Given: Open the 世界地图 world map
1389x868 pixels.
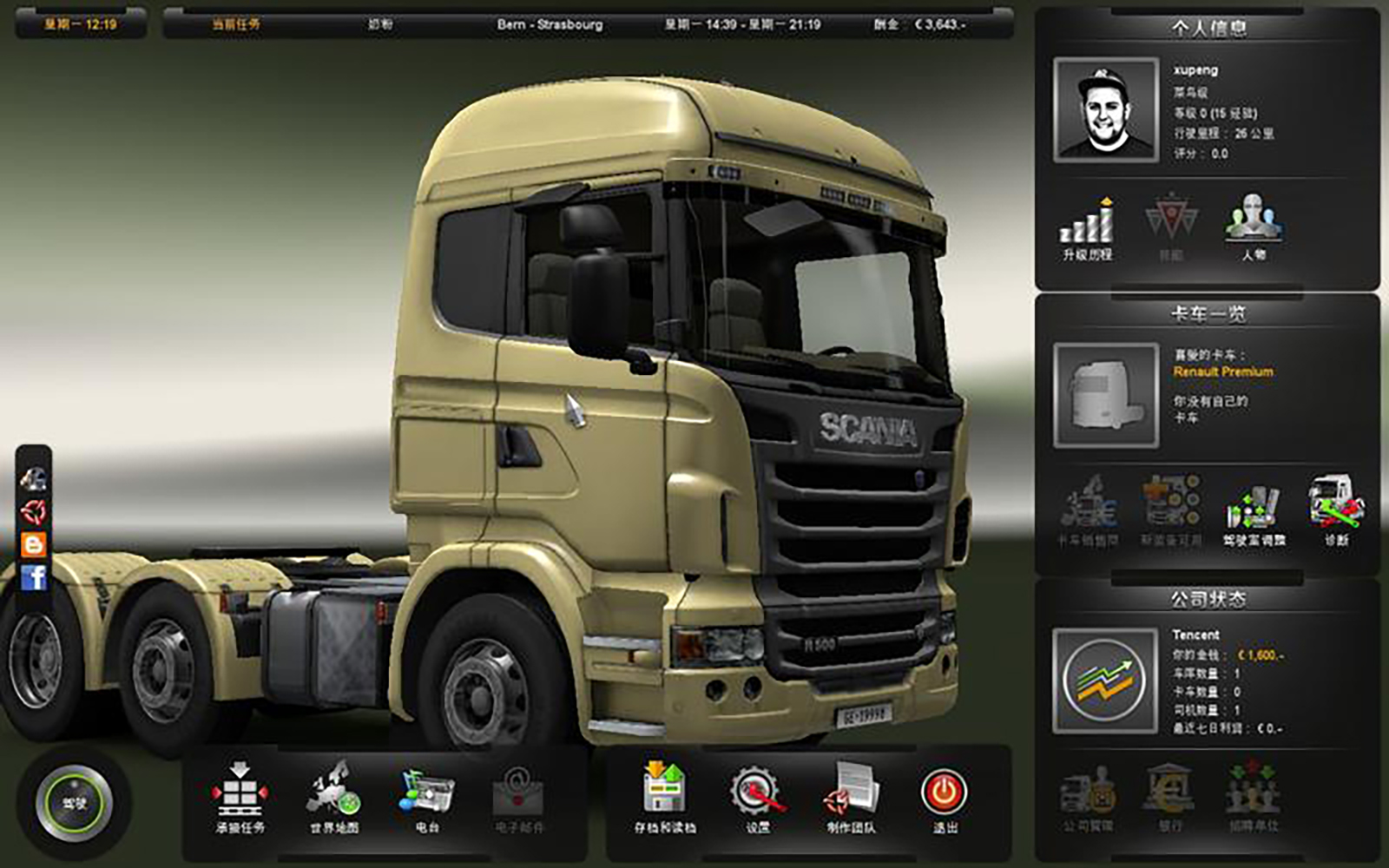Looking at the screenshot, I should pos(334,794).
